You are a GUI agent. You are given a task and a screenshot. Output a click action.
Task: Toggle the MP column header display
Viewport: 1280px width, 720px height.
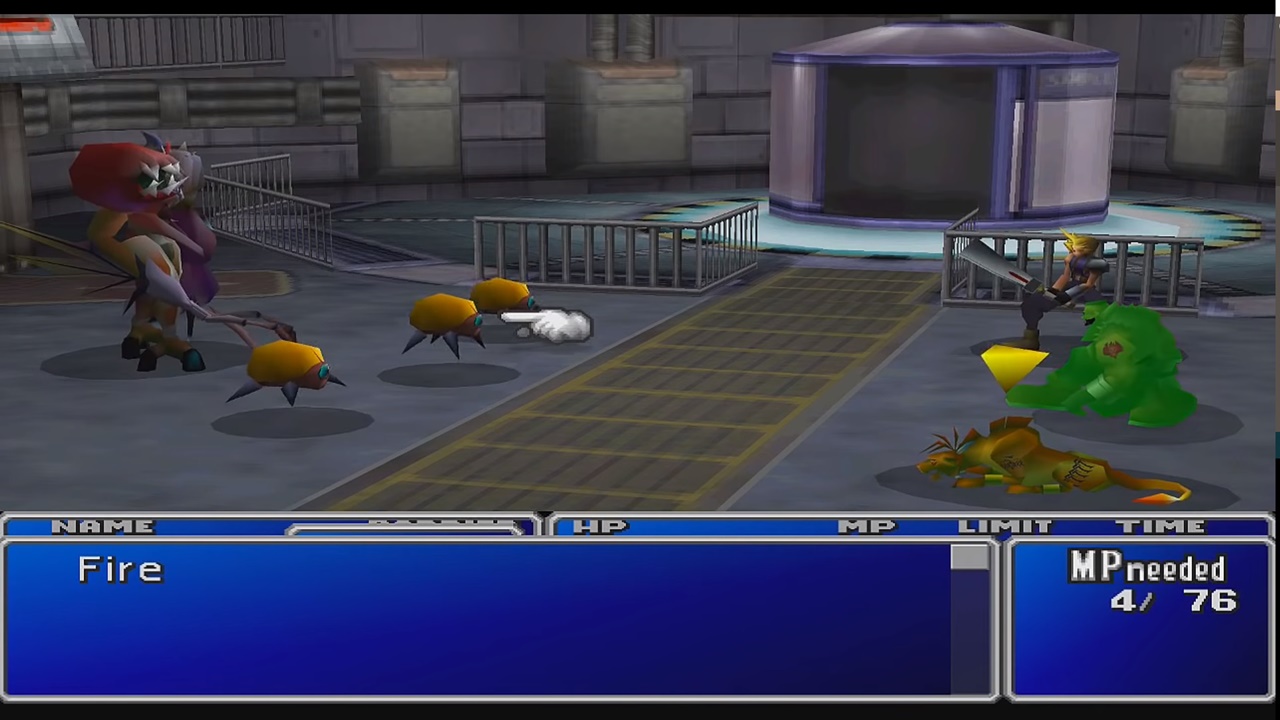866,527
